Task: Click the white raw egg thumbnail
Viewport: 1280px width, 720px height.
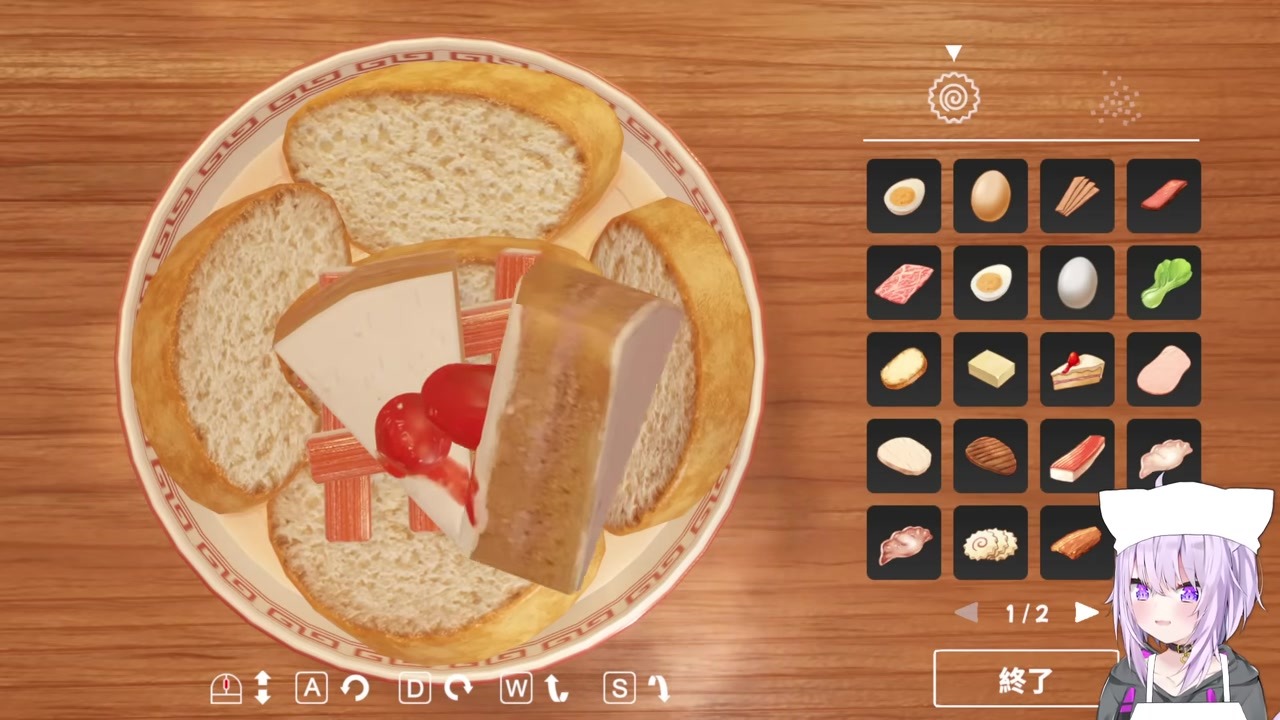Action: point(1076,282)
